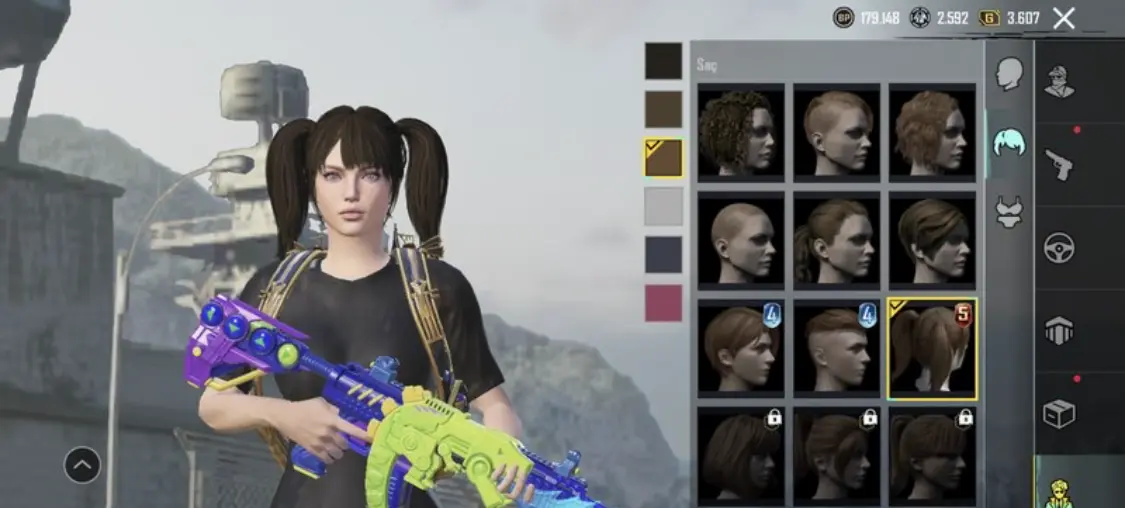1125x508 pixels.
Task: Apply the crimson red hair color swatch
Action: 663,302
